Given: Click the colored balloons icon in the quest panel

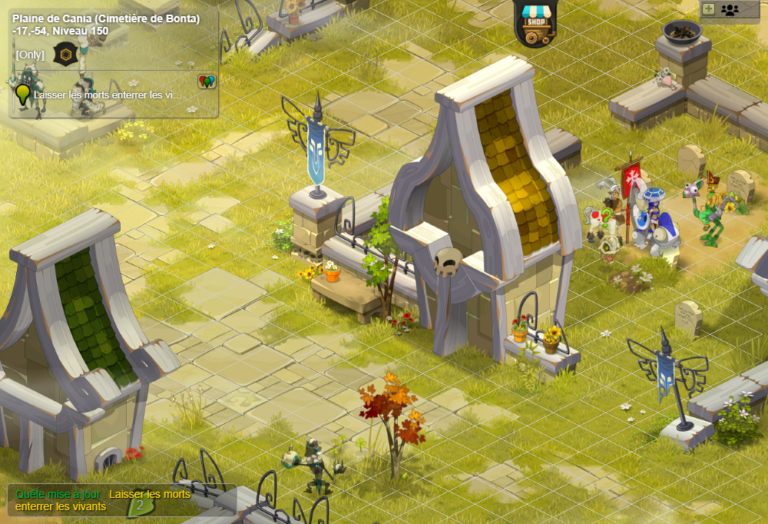Looking at the screenshot, I should (207, 81).
